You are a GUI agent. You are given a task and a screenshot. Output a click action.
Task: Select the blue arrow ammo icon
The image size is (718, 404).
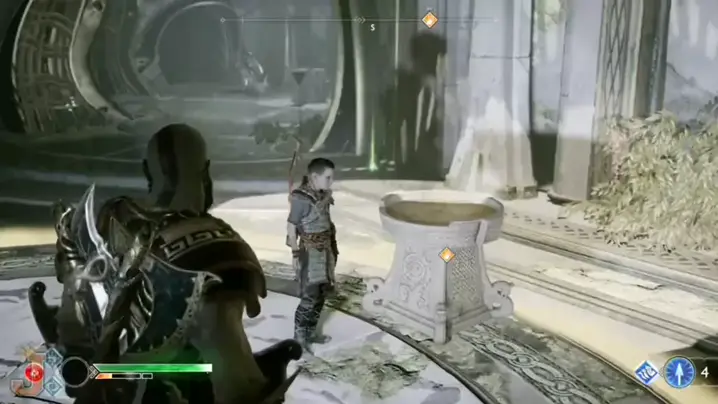680,372
